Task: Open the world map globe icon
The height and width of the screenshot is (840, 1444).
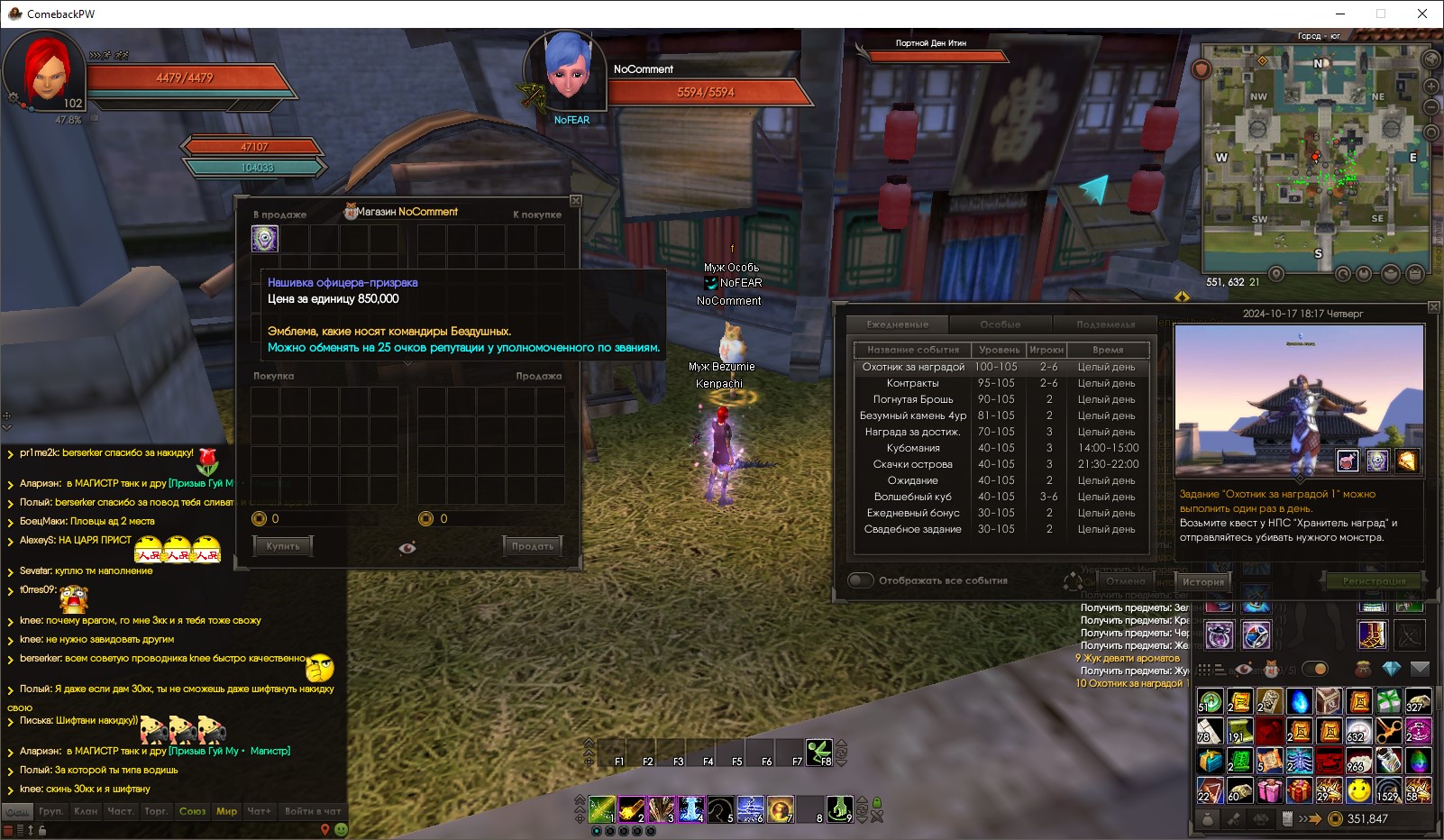Action: click(1430, 59)
